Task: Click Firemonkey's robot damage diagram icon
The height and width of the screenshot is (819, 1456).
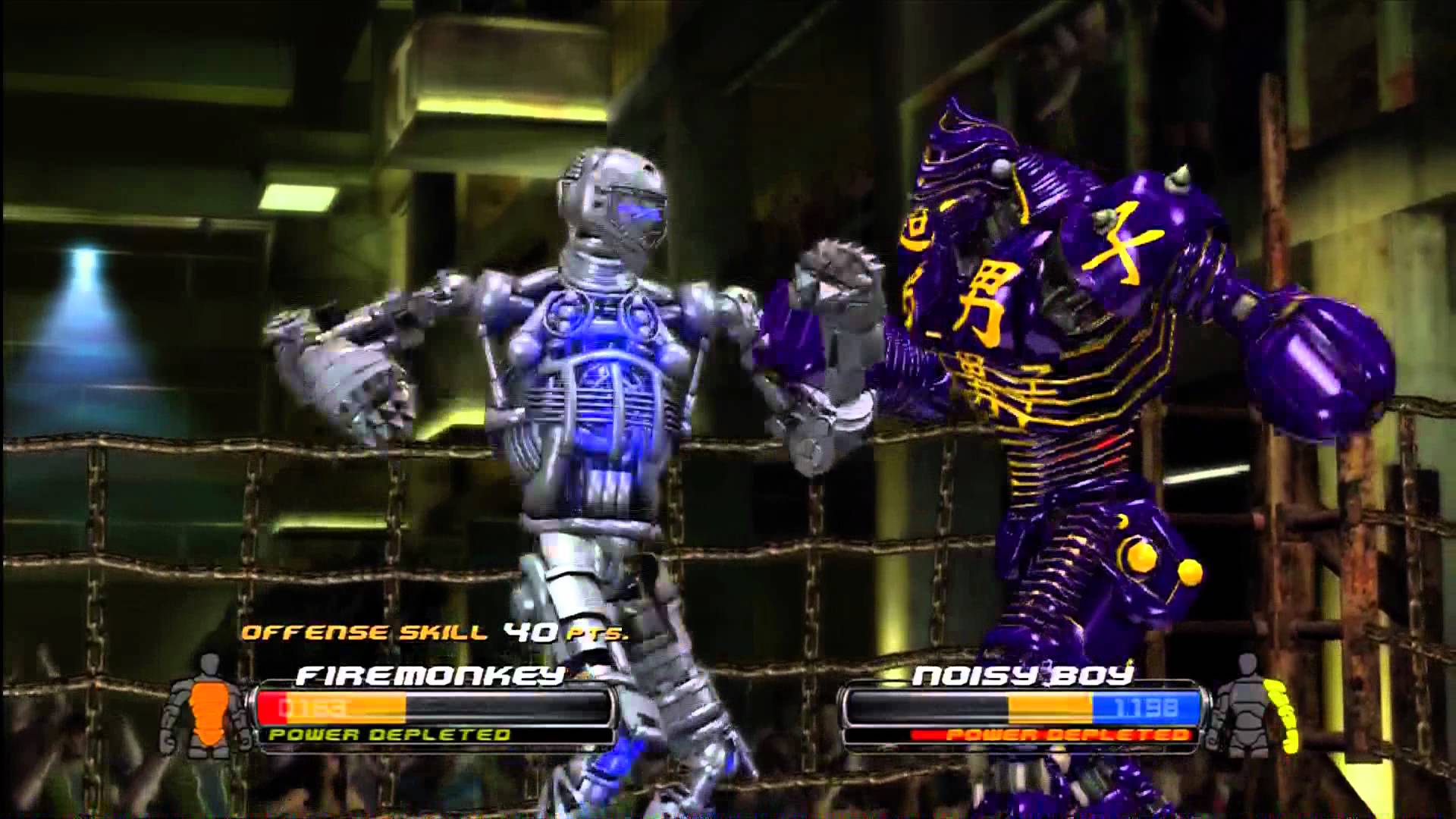Action: coord(203,707)
